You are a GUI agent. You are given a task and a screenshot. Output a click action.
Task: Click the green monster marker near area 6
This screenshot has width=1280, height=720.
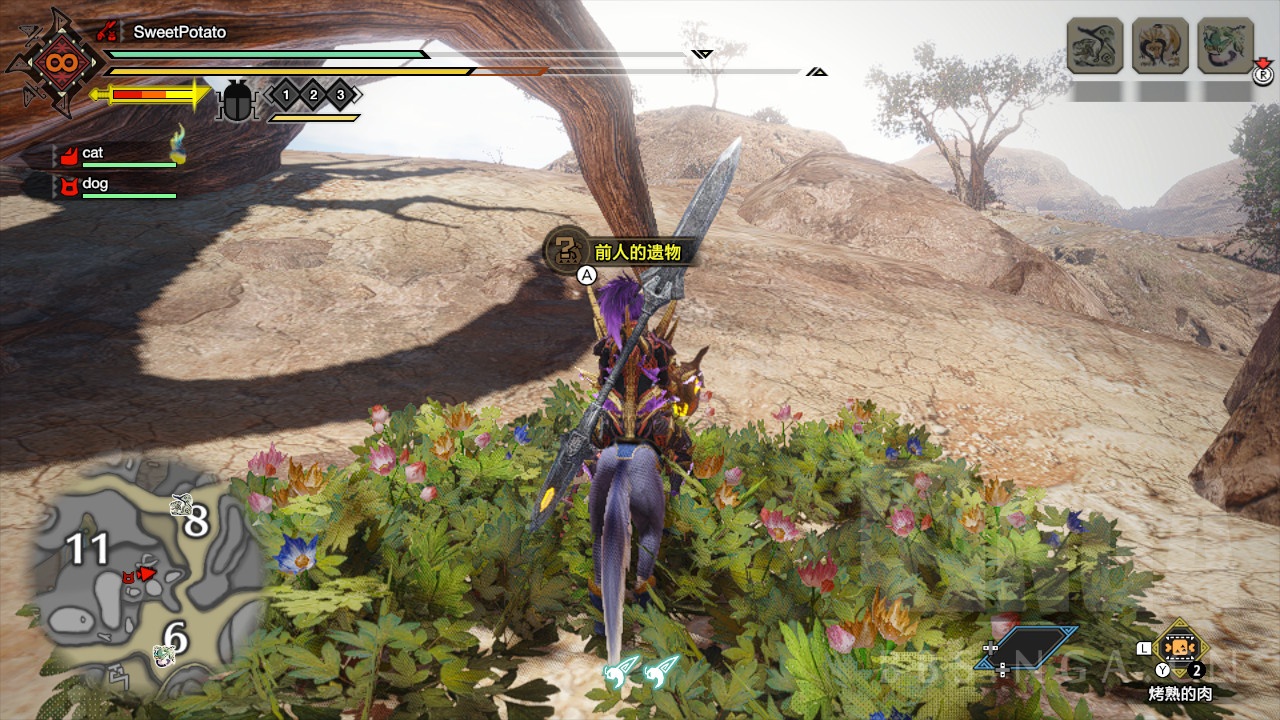(162, 656)
